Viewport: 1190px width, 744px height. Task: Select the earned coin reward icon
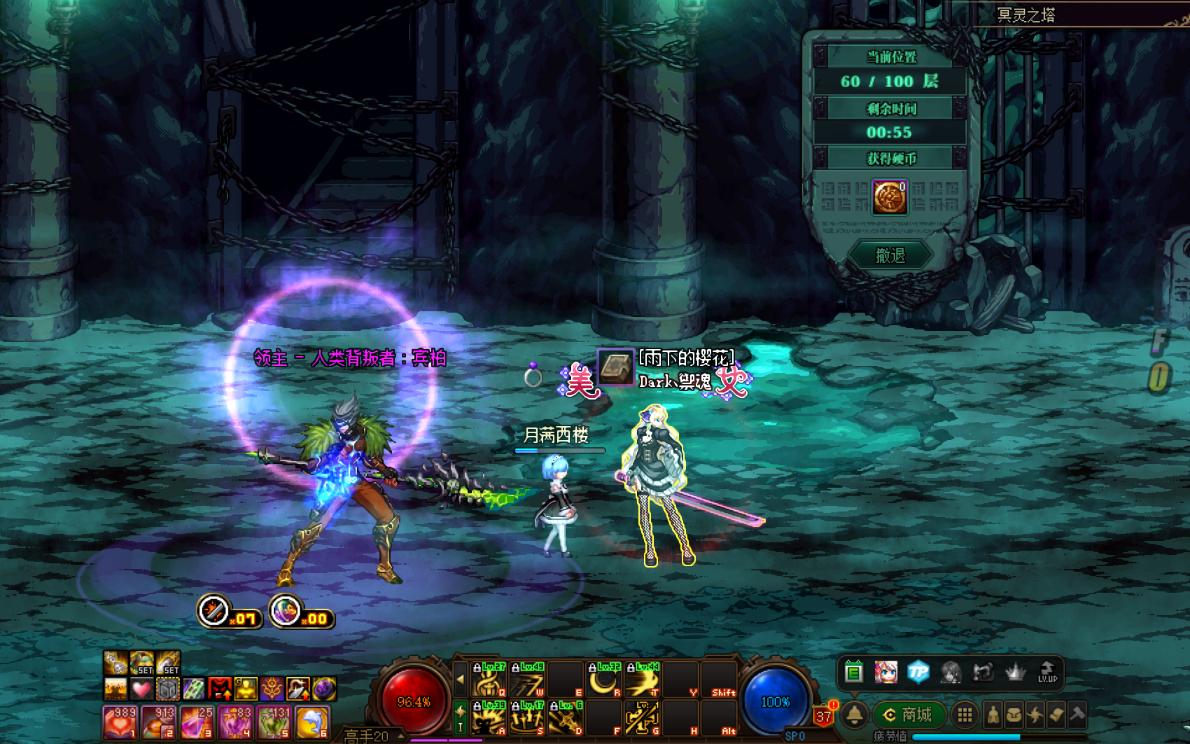[889, 196]
